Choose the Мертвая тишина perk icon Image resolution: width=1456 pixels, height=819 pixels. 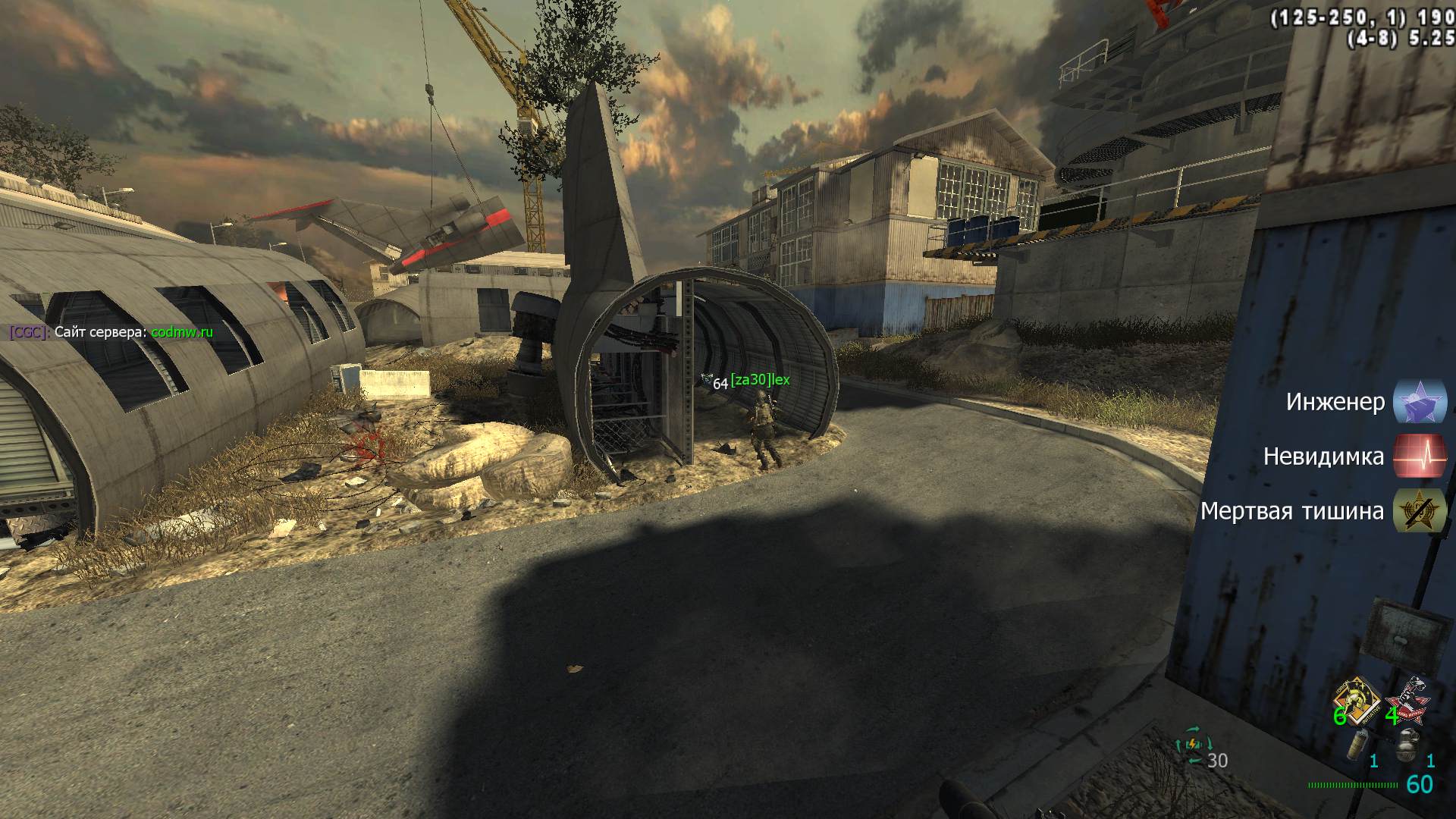(x=1420, y=511)
